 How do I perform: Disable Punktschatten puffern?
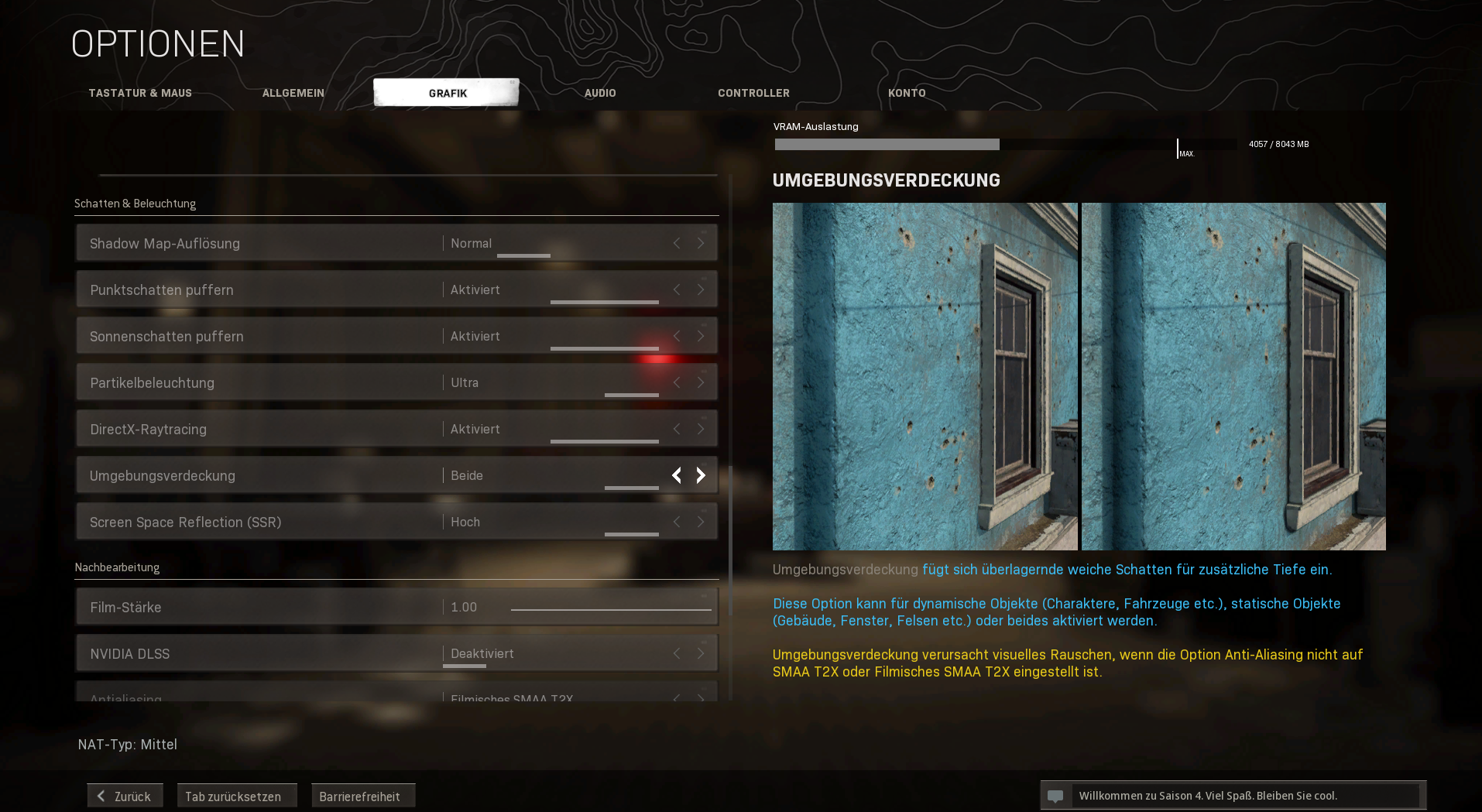pyautogui.click(x=701, y=289)
